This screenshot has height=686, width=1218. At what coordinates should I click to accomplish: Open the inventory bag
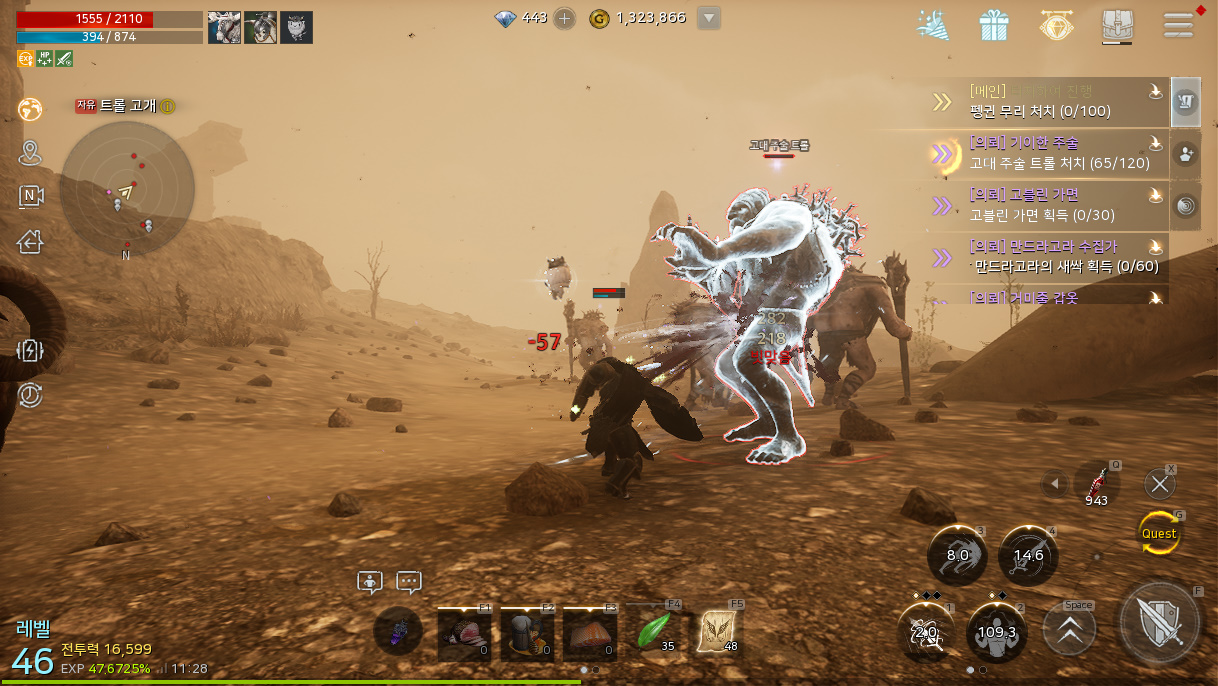point(1116,25)
